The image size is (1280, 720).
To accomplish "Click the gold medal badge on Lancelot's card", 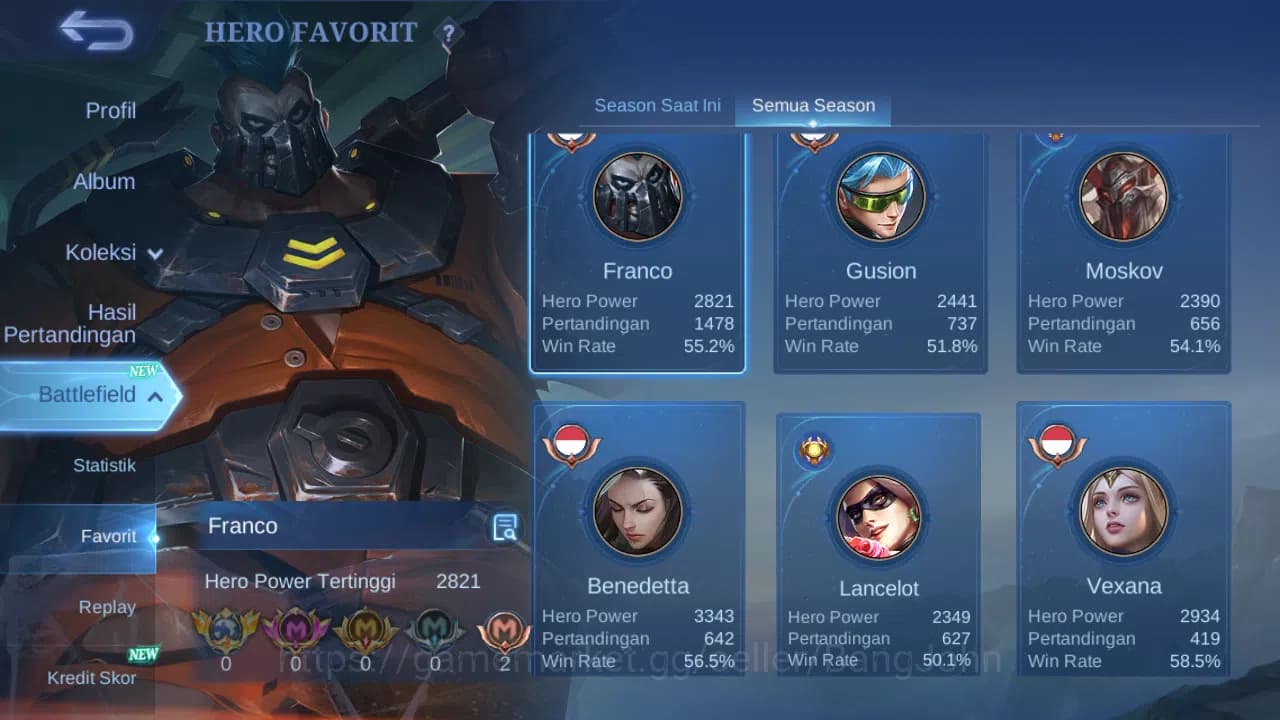I will [x=813, y=450].
